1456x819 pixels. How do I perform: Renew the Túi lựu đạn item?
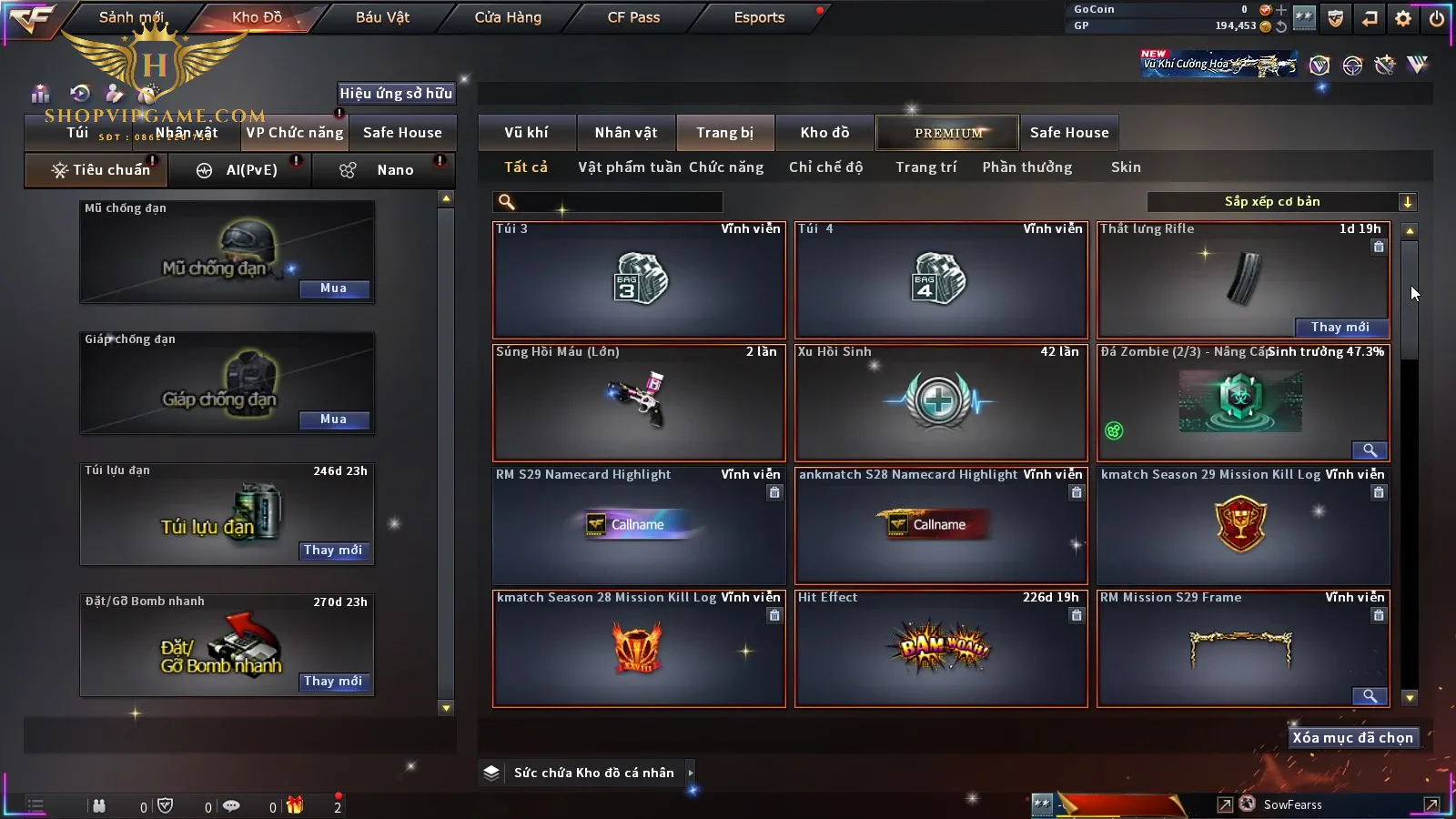[x=333, y=551]
